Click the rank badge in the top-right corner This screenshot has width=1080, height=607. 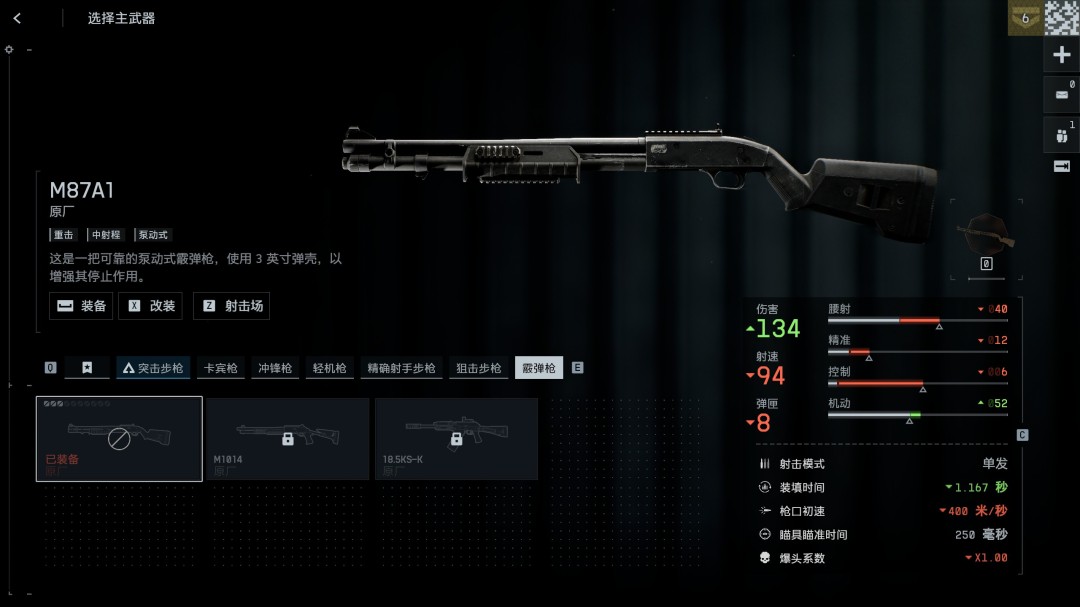point(1024,18)
